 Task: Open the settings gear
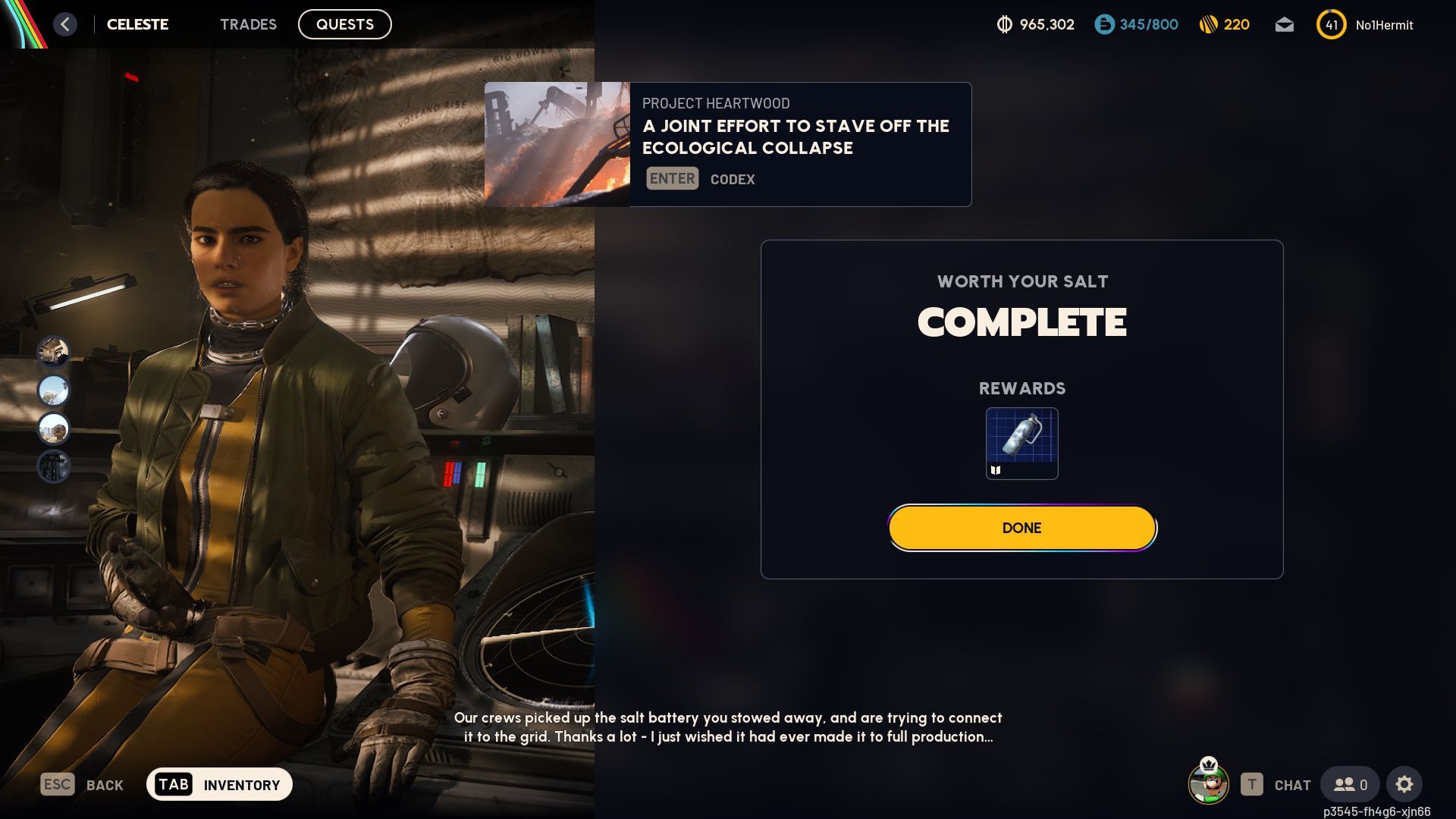tap(1404, 784)
